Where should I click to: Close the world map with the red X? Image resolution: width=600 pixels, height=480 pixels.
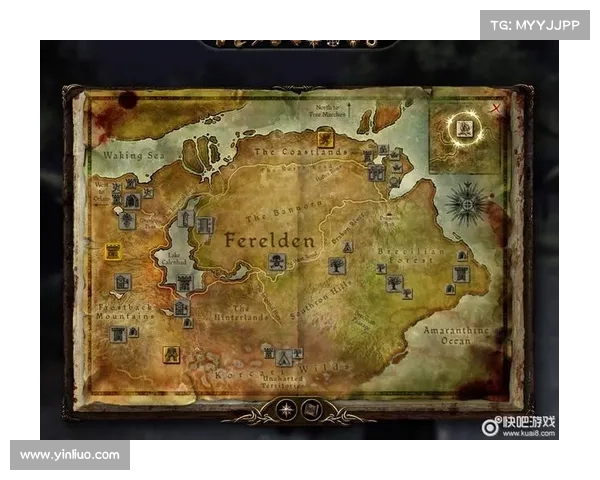click(496, 106)
